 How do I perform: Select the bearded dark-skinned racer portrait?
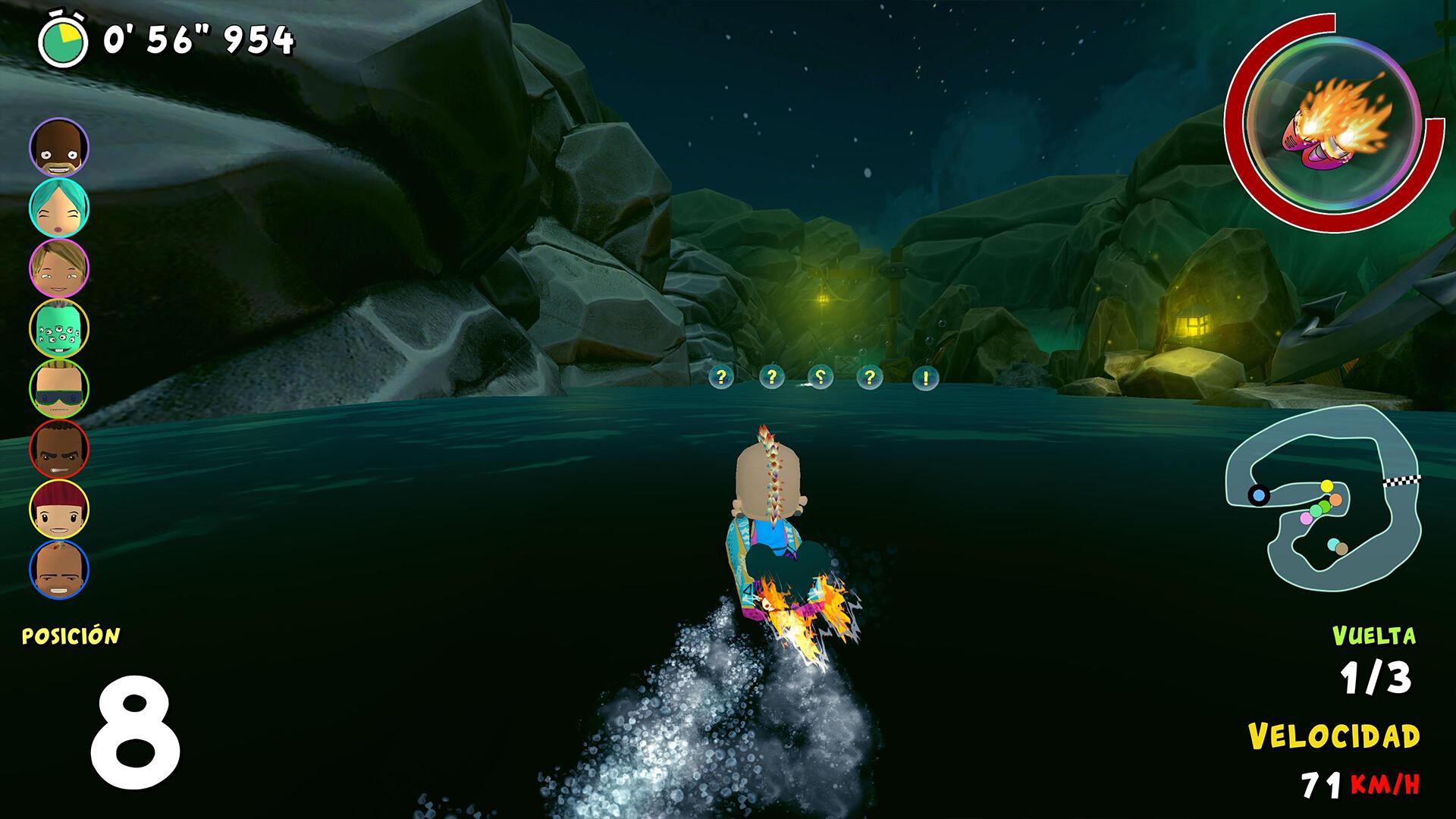(x=59, y=147)
